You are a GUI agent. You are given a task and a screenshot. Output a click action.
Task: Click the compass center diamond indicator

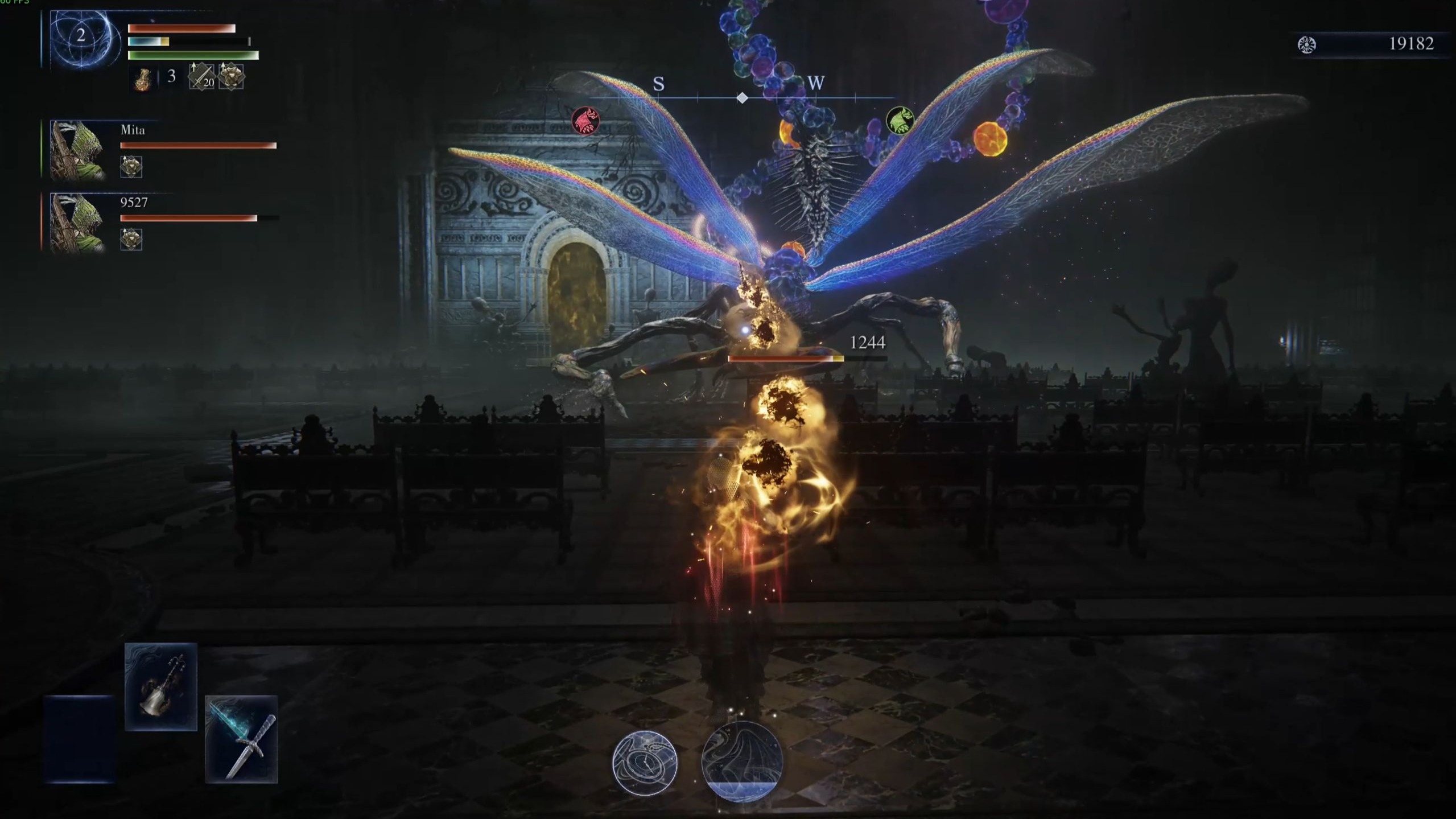coord(742,98)
